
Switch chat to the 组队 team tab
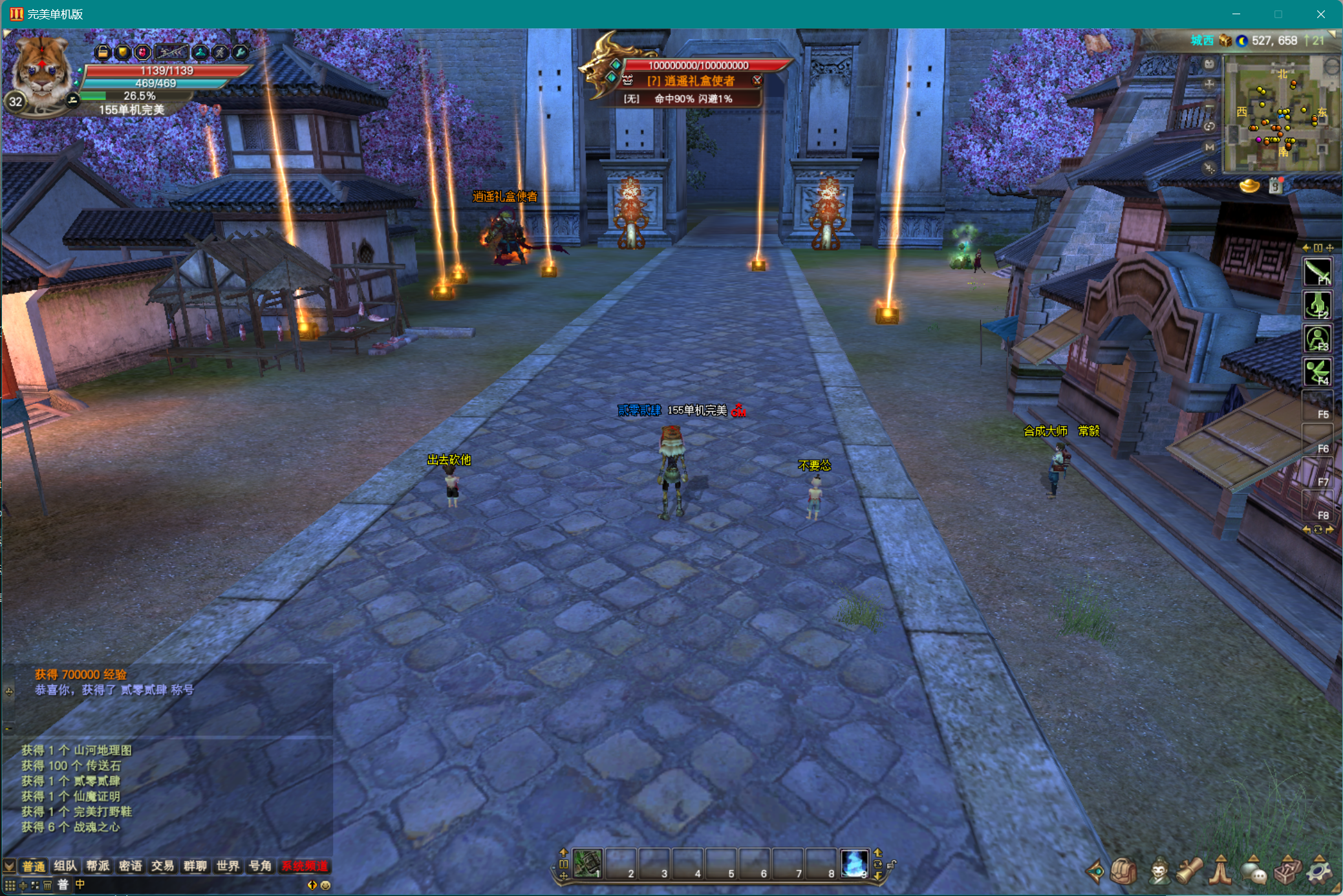click(65, 866)
